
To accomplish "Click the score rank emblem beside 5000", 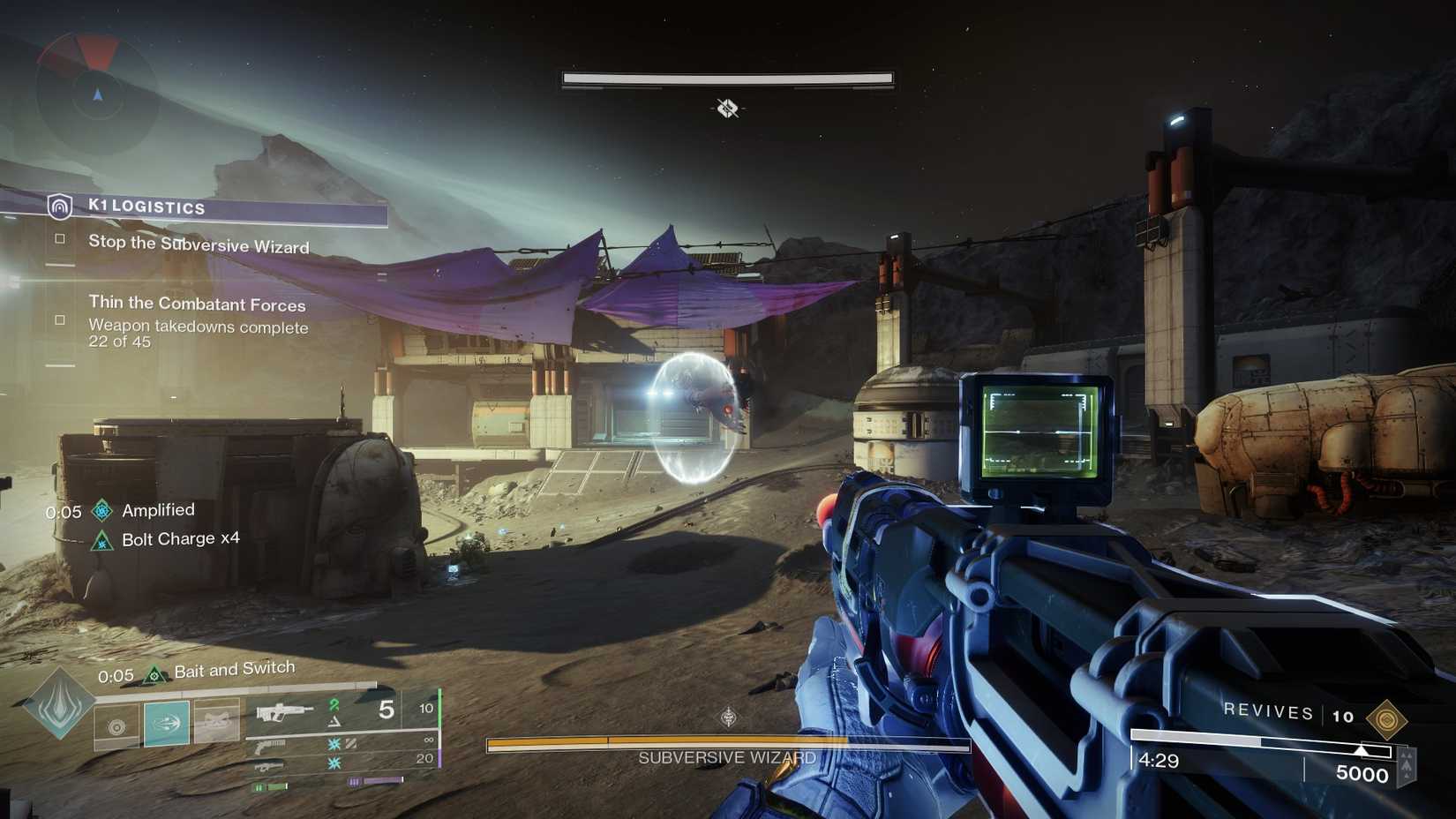I will click(1407, 764).
